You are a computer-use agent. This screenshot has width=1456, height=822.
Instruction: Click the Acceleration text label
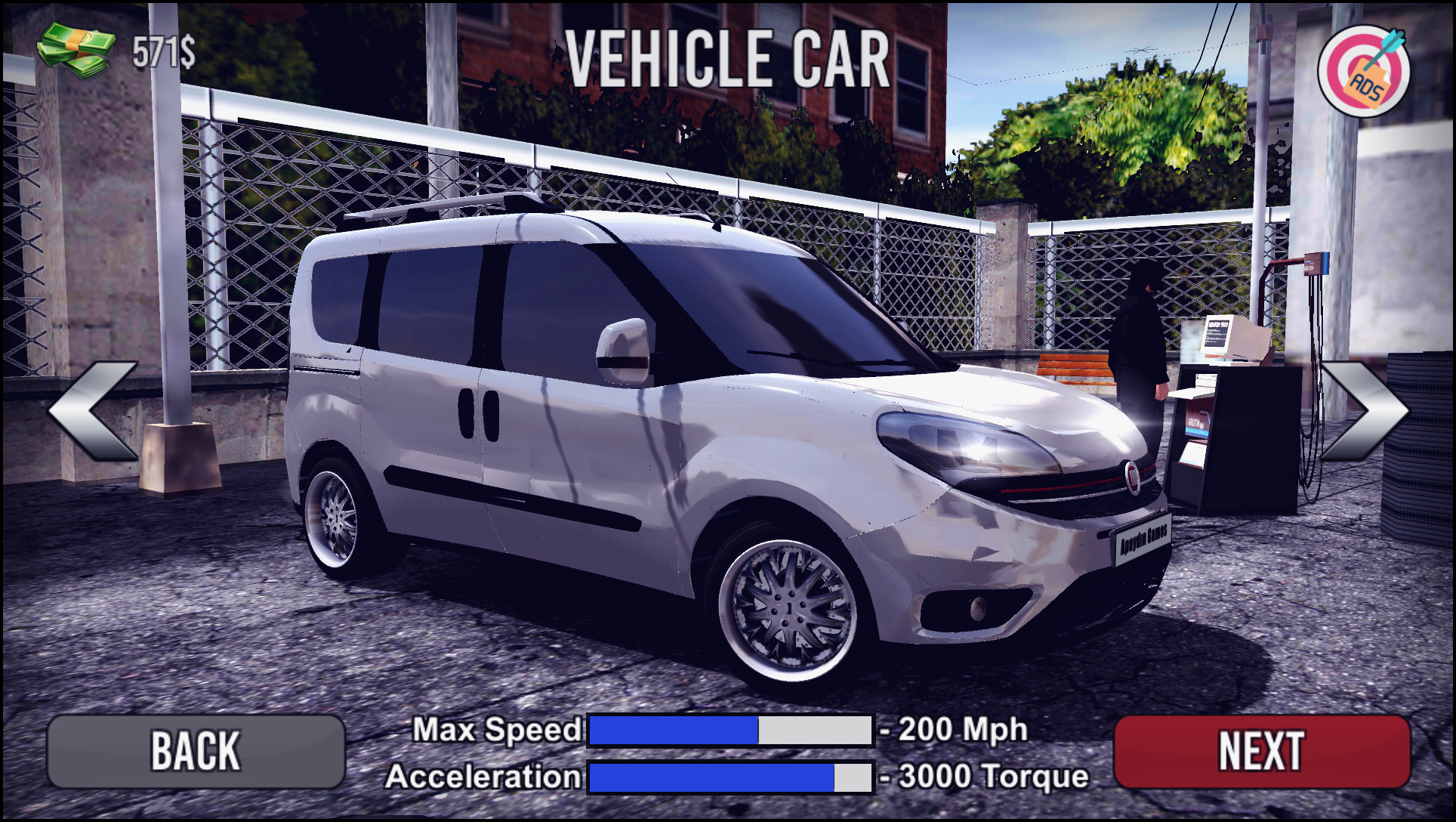click(x=483, y=776)
